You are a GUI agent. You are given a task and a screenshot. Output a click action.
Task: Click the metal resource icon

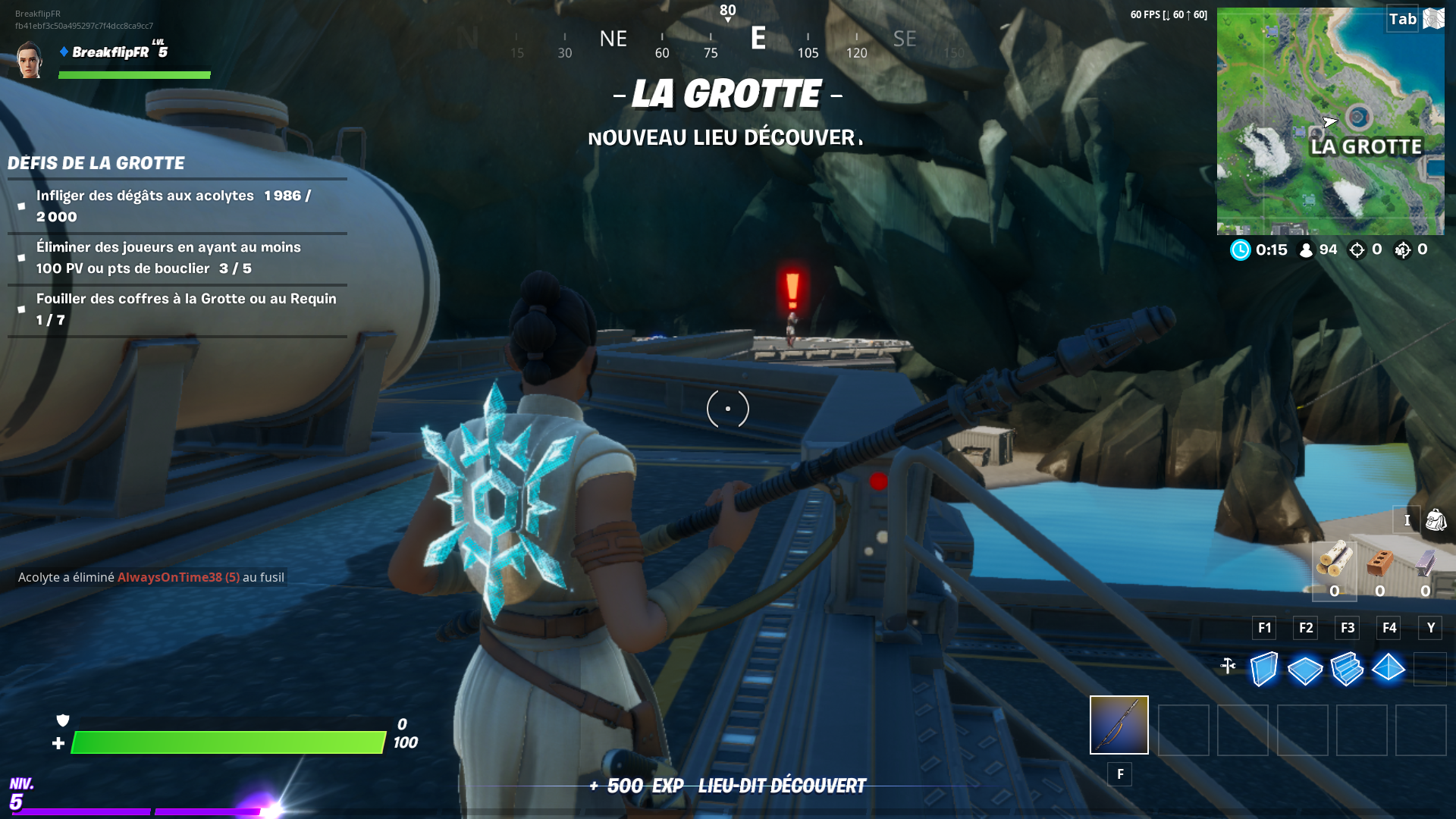[1424, 563]
